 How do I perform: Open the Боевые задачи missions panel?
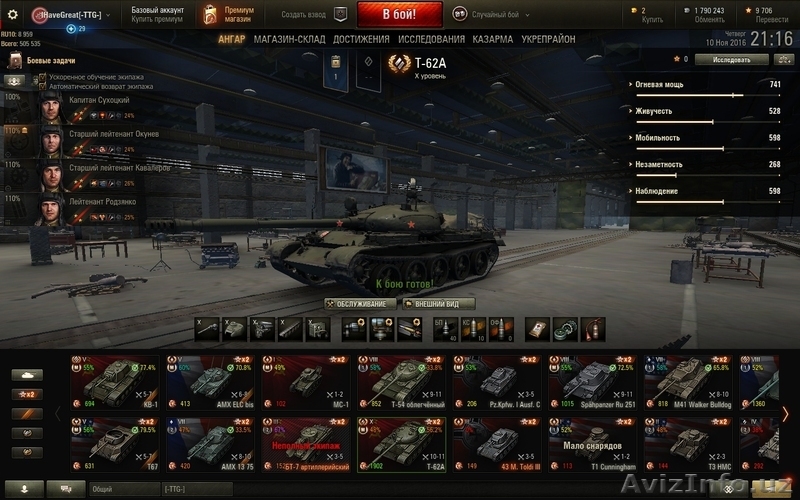[48, 60]
